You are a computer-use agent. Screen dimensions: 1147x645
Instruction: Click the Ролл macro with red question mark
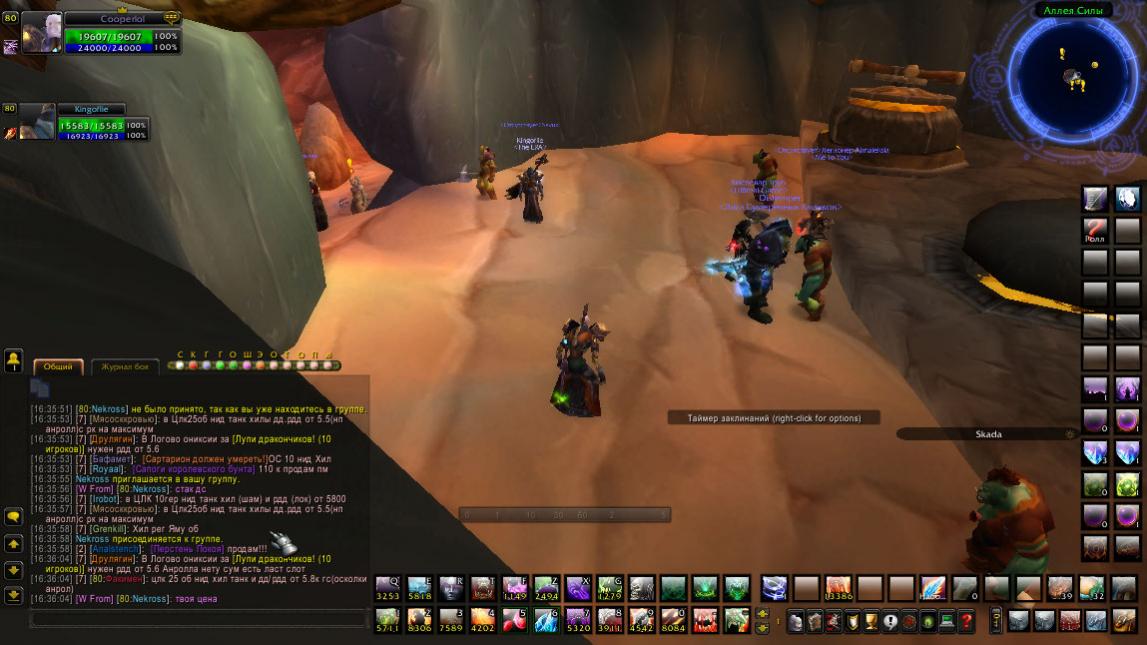point(1096,231)
